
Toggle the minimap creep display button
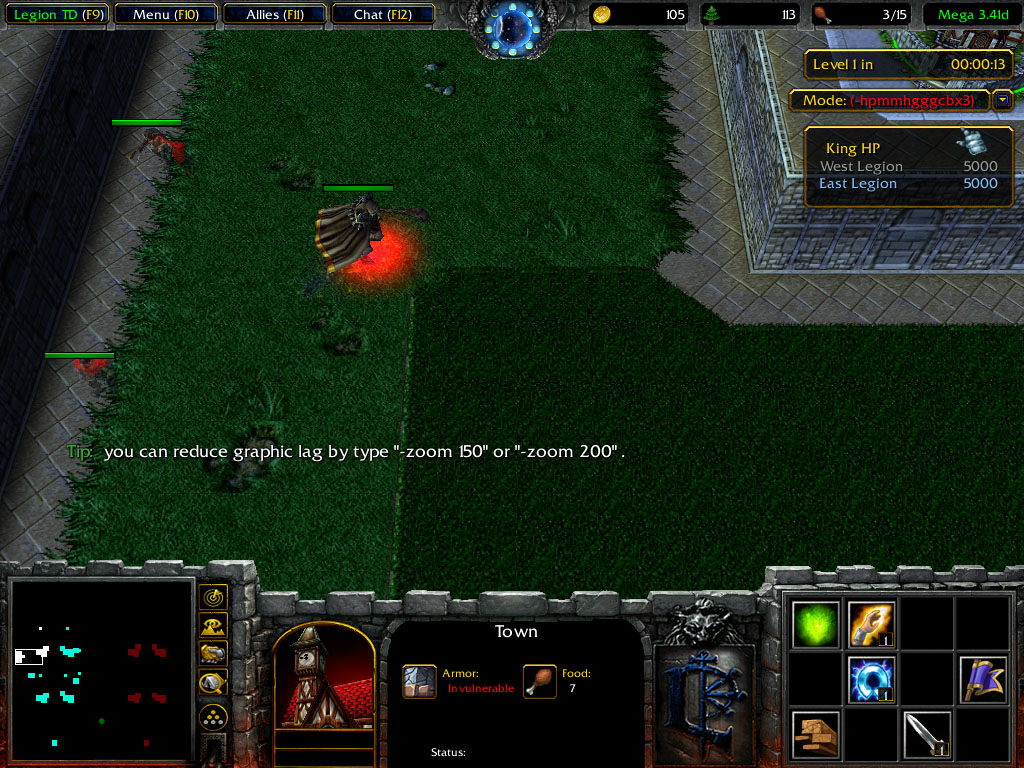click(x=213, y=683)
